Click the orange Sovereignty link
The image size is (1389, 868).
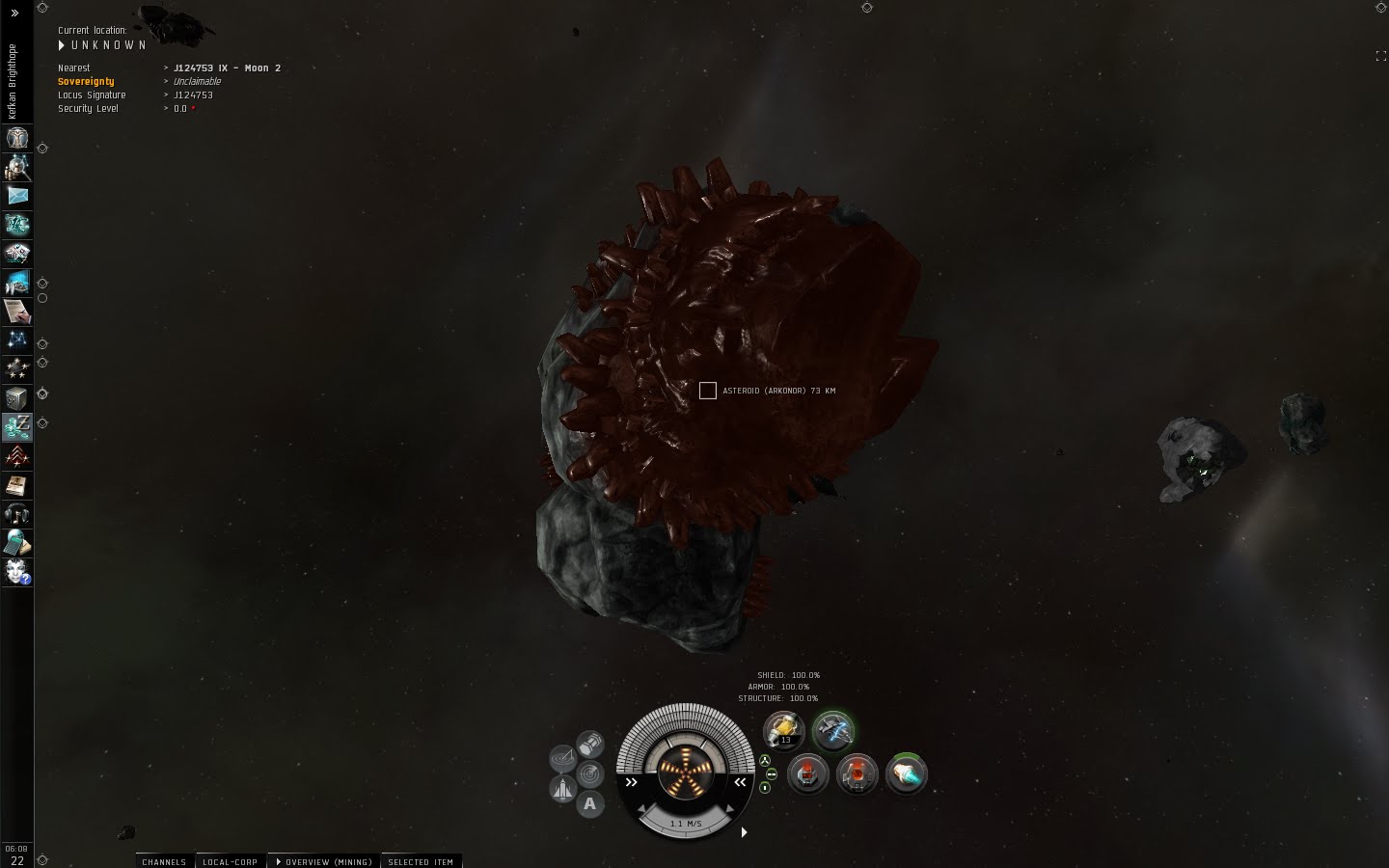[x=86, y=81]
